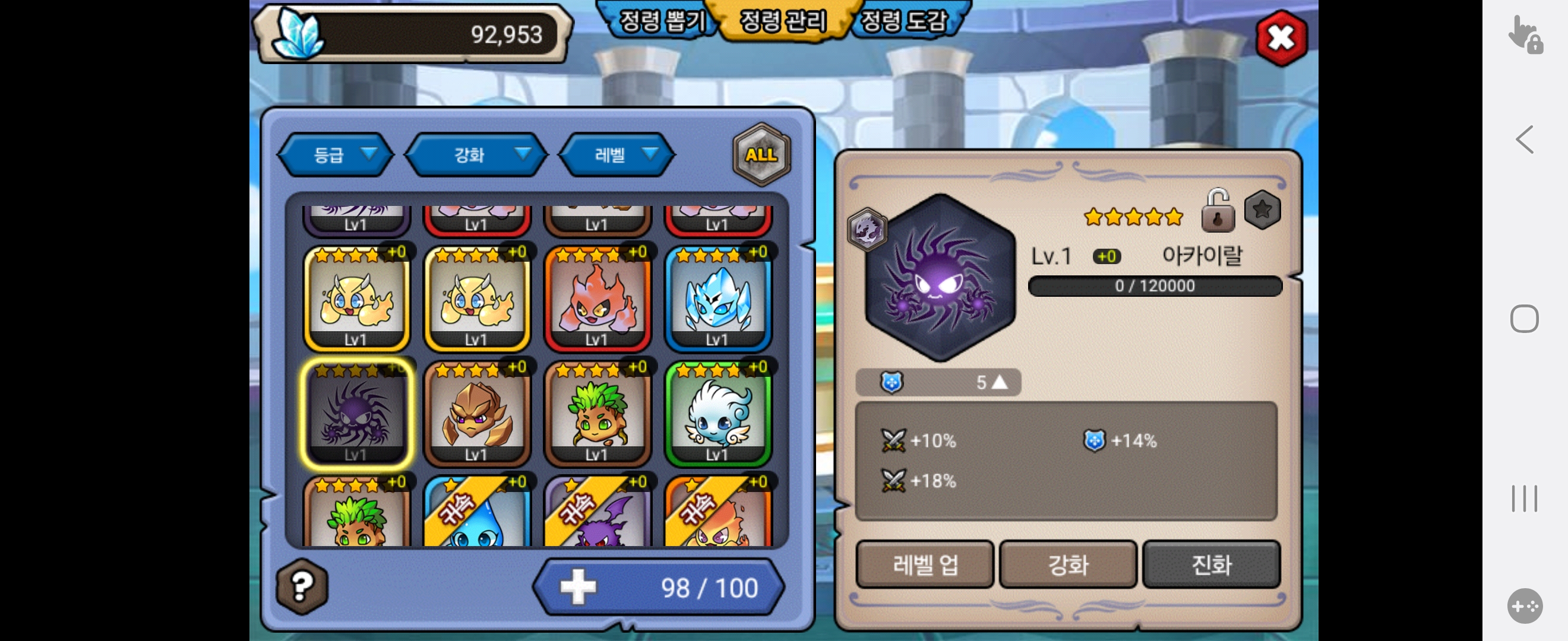Tap the Android back arrow

(1523, 140)
